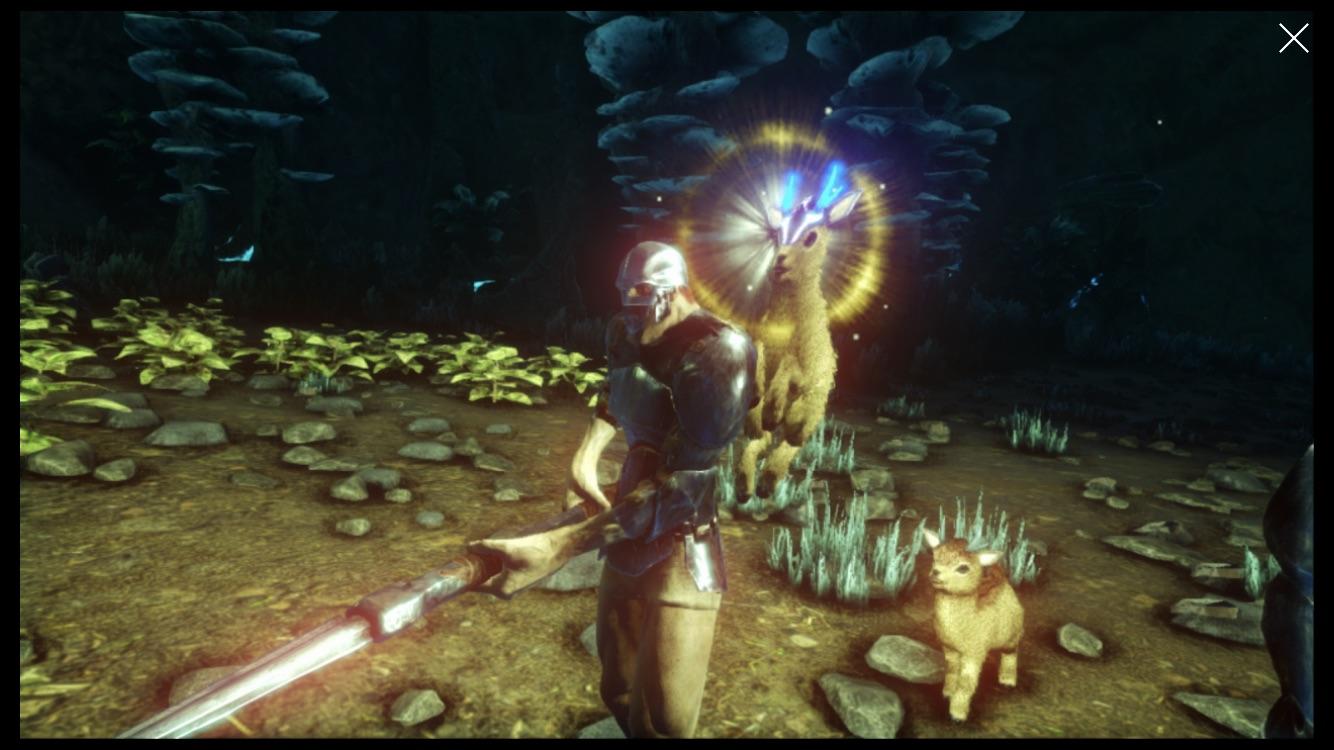1334x750 pixels.
Task: Close the screenshot viewer with the X
Action: click(x=1293, y=38)
